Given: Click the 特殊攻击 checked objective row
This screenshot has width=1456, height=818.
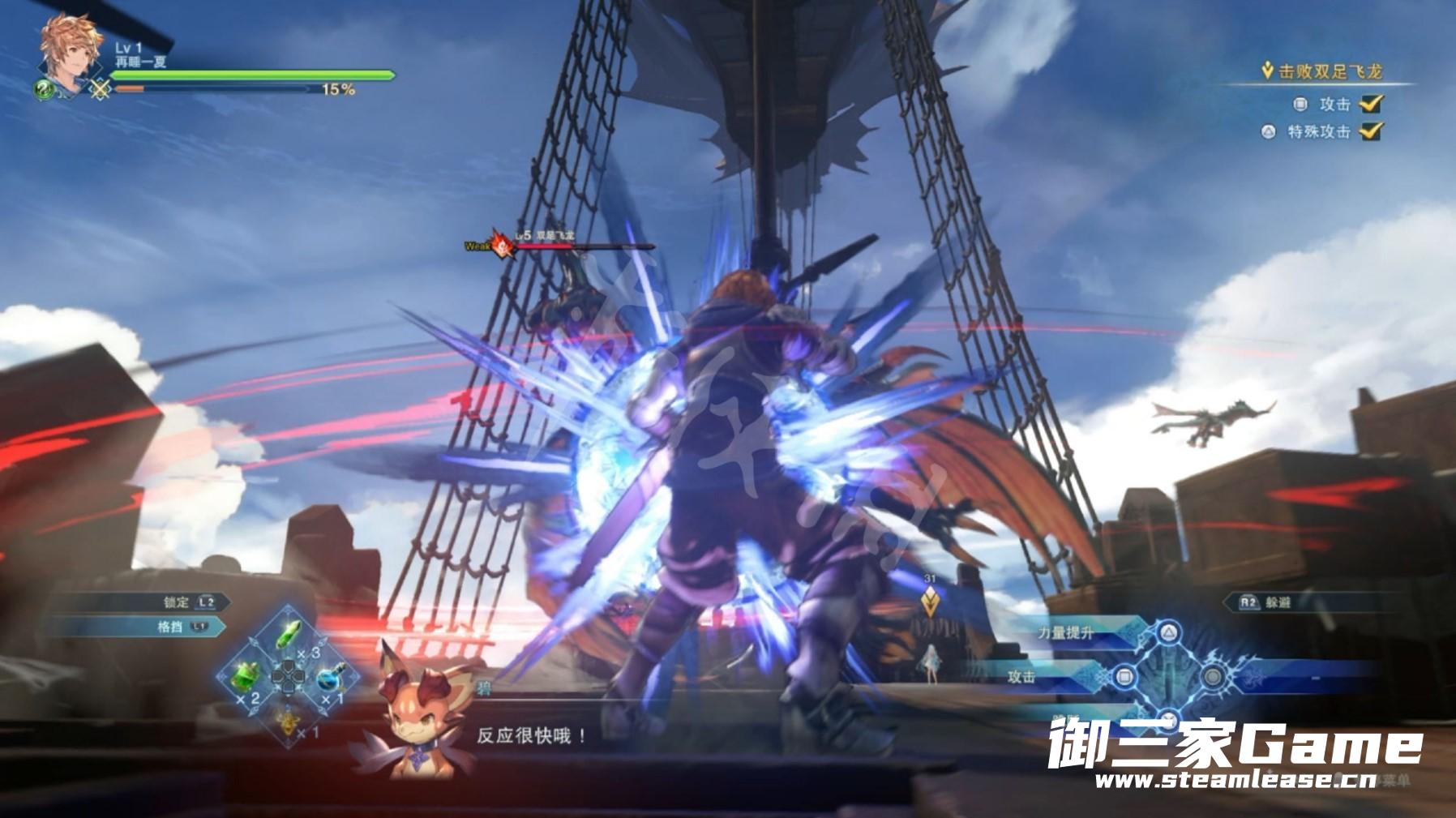Looking at the screenshot, I should point(1321,131).
